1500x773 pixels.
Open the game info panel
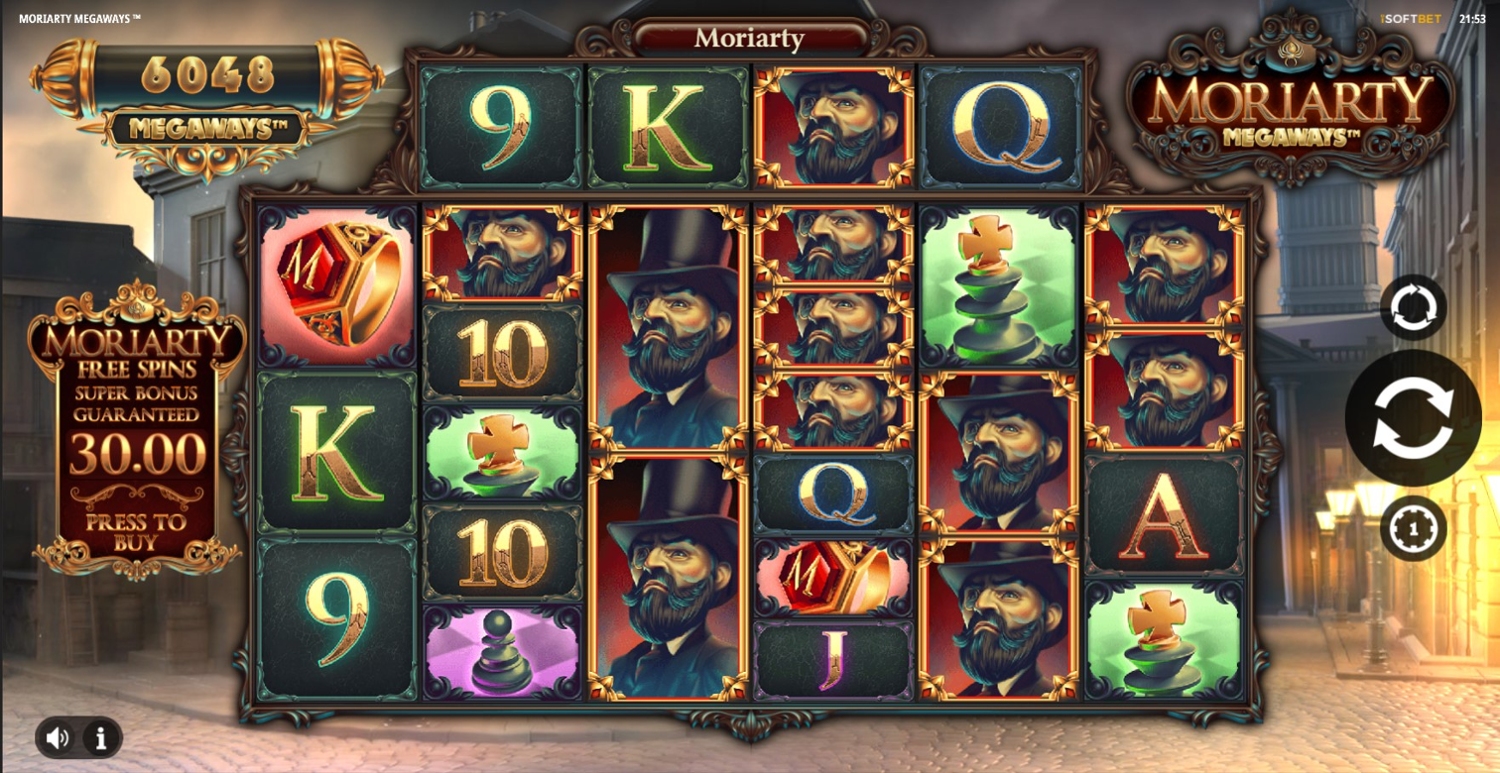click(x=100, y=739)
